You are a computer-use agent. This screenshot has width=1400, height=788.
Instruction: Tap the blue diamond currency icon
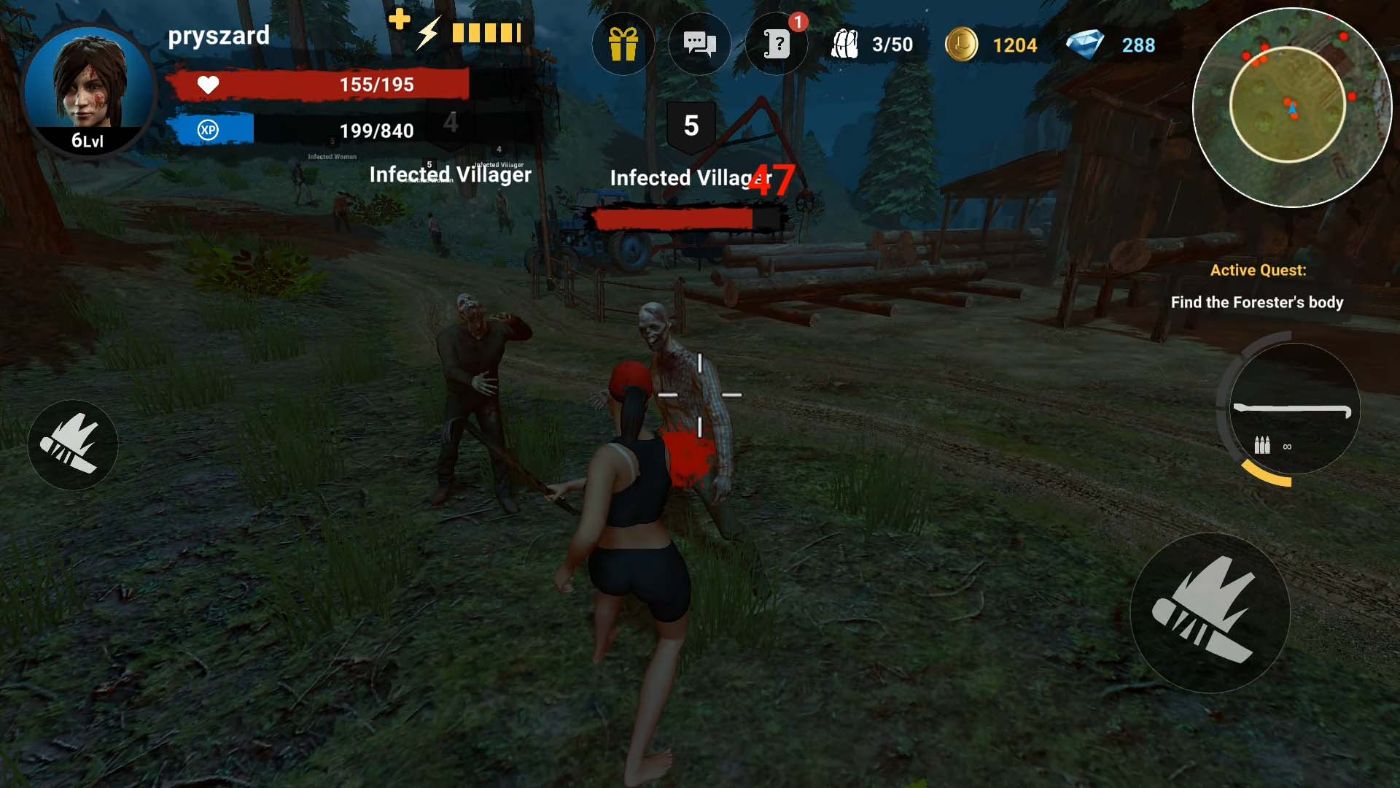(1085, 43)
